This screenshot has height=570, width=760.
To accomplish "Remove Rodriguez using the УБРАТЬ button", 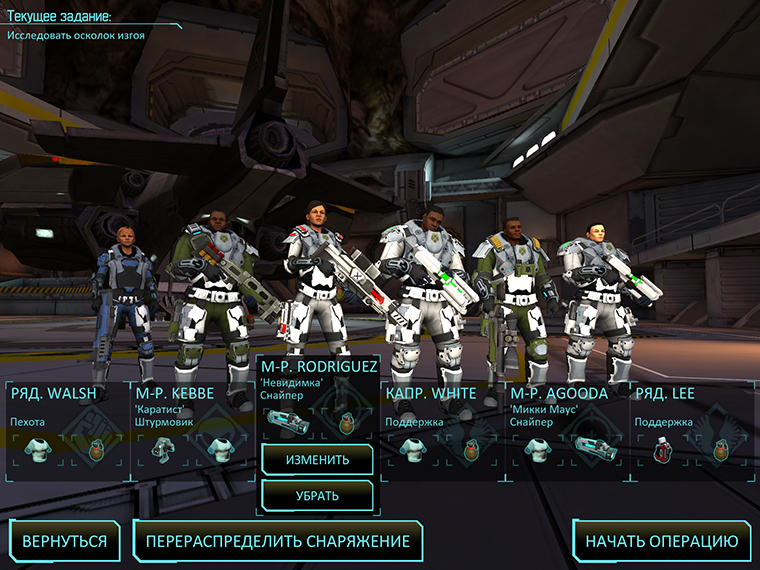I will coord(317,495).
